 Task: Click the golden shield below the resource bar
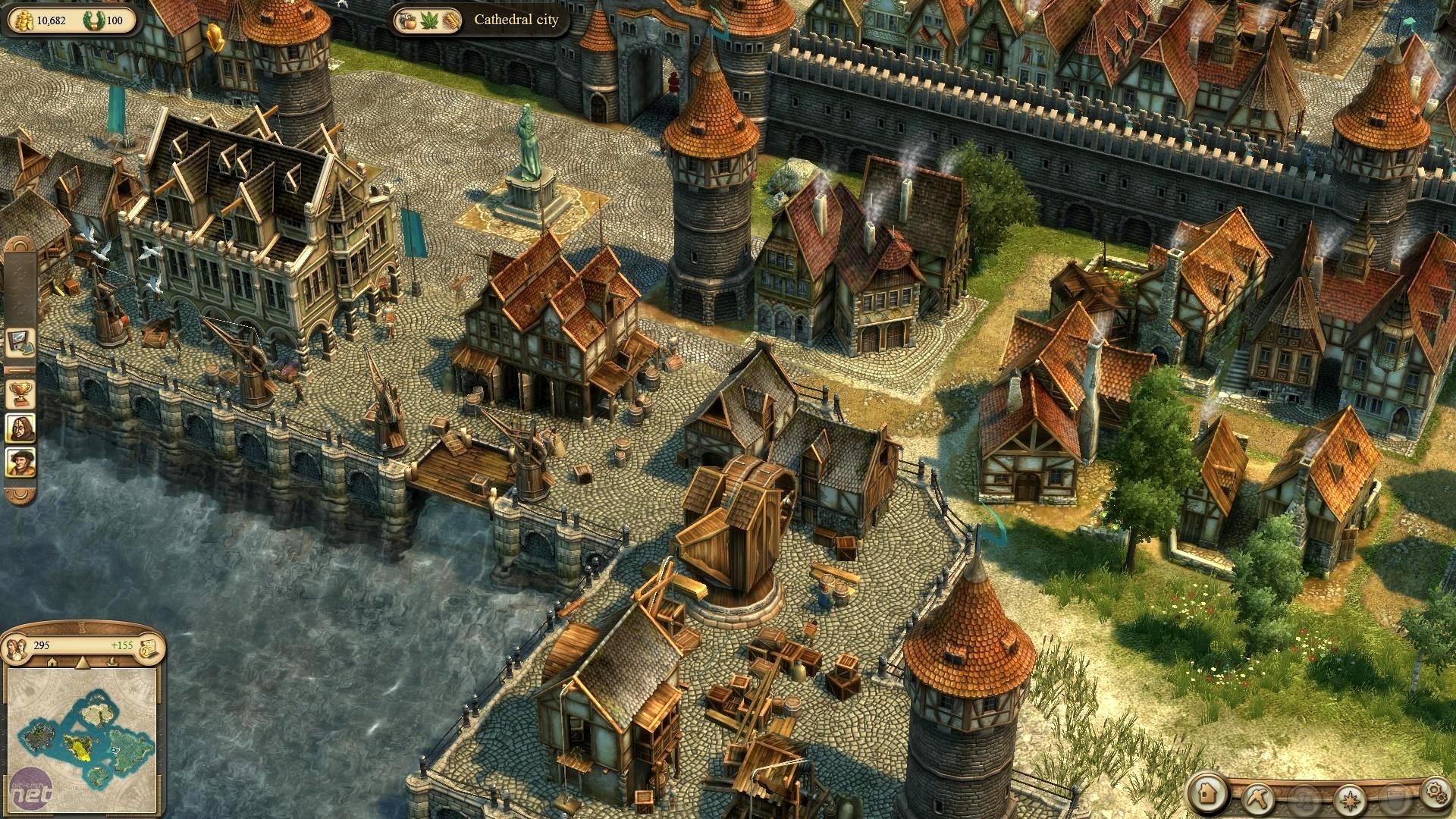pyautogui.click(x=214, y=36)
